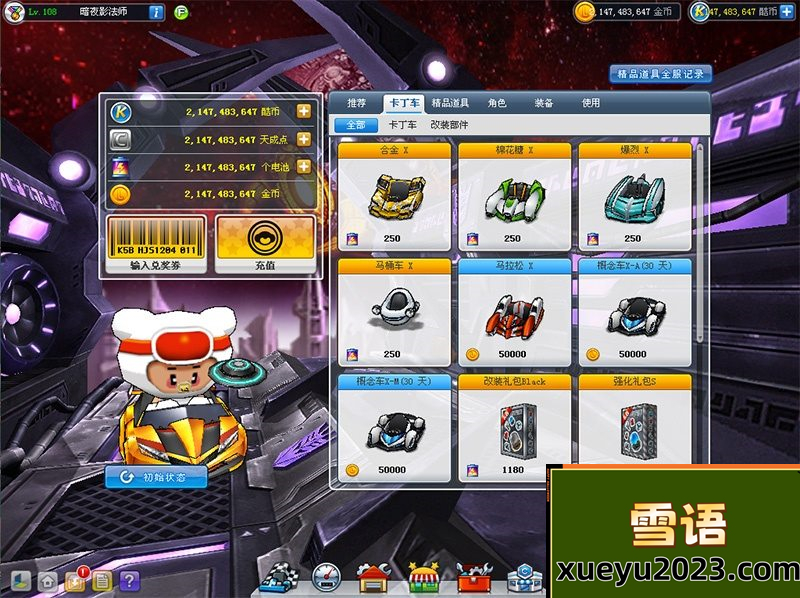Select the 改装礼包Black box

(514, 425)
